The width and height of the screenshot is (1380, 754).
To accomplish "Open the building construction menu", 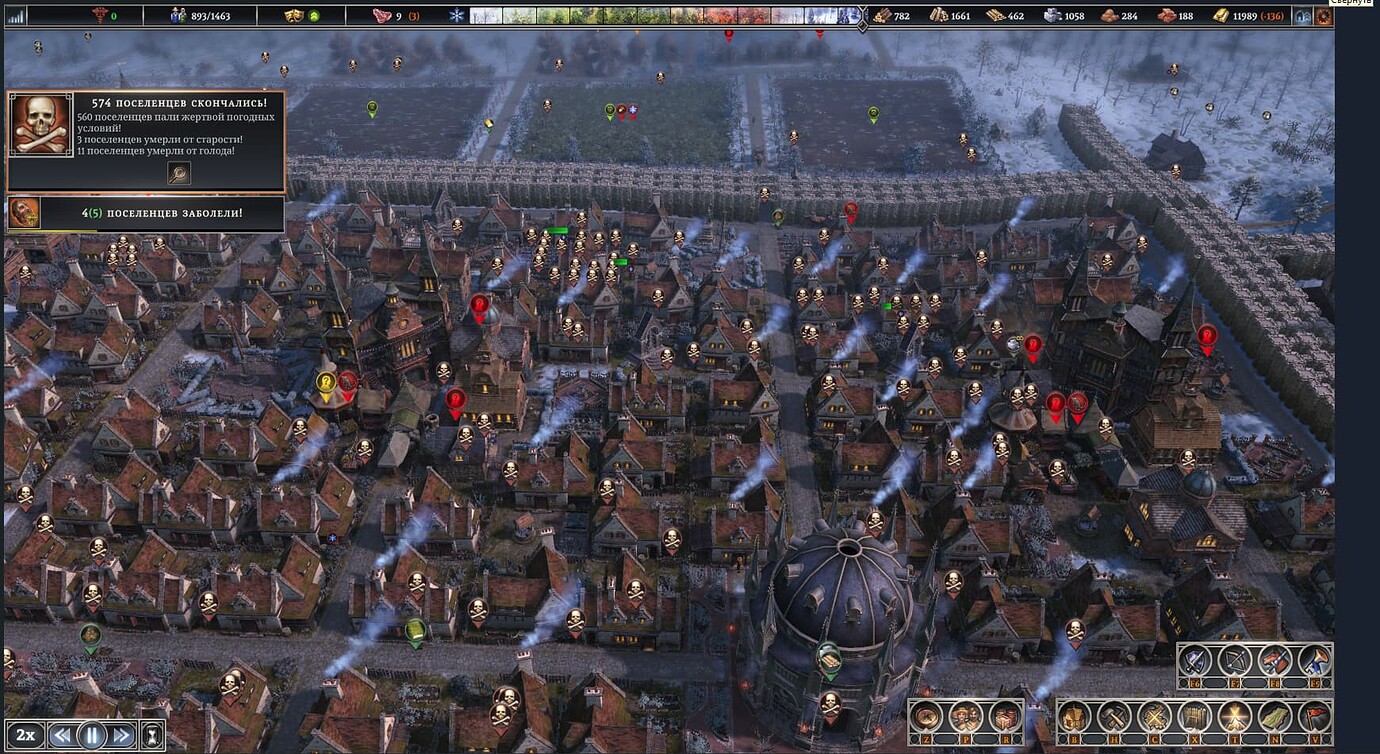I will [1075, 717].
